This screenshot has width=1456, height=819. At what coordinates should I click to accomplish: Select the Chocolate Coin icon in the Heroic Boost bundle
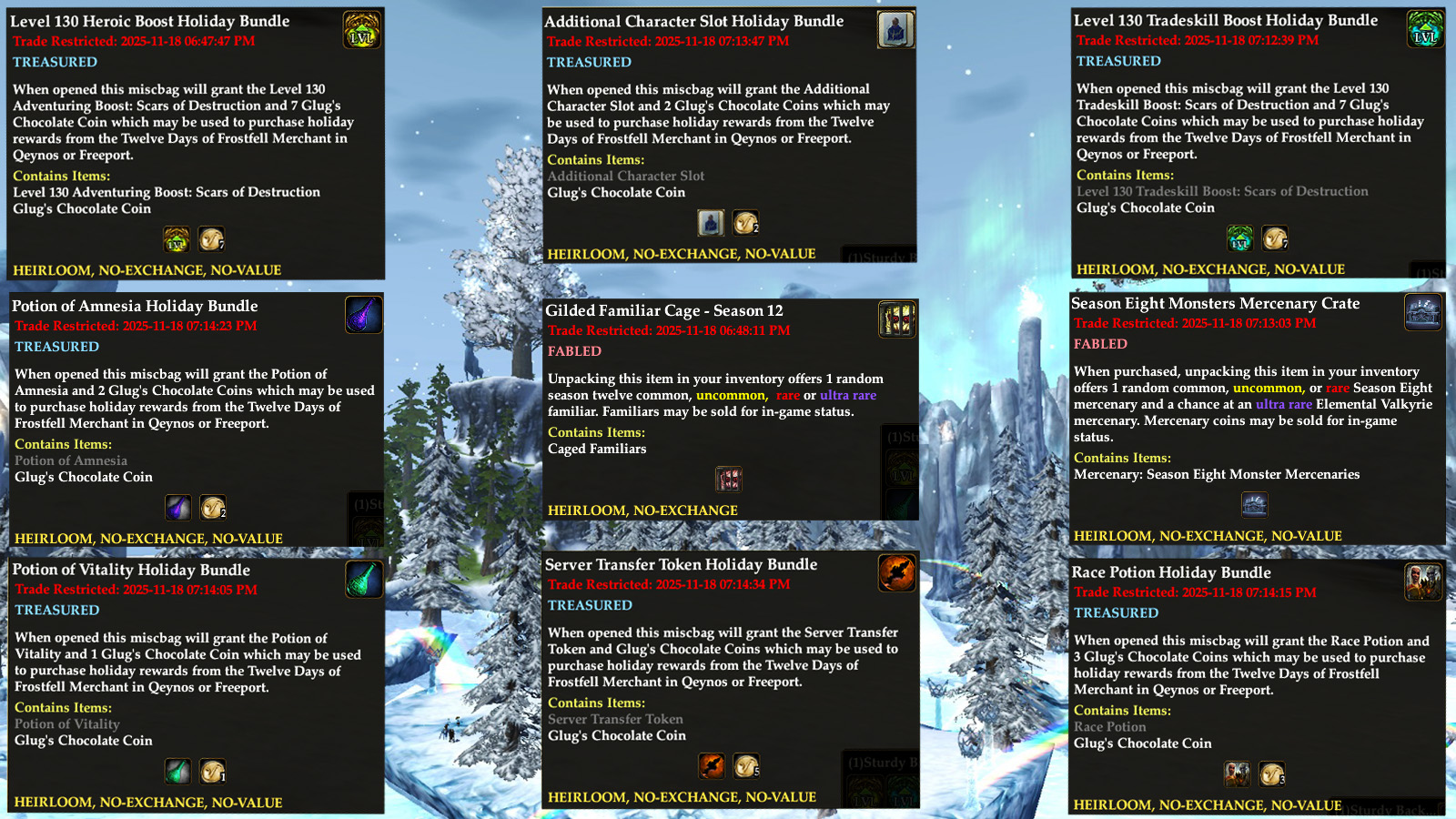click(x=211, y=239)
